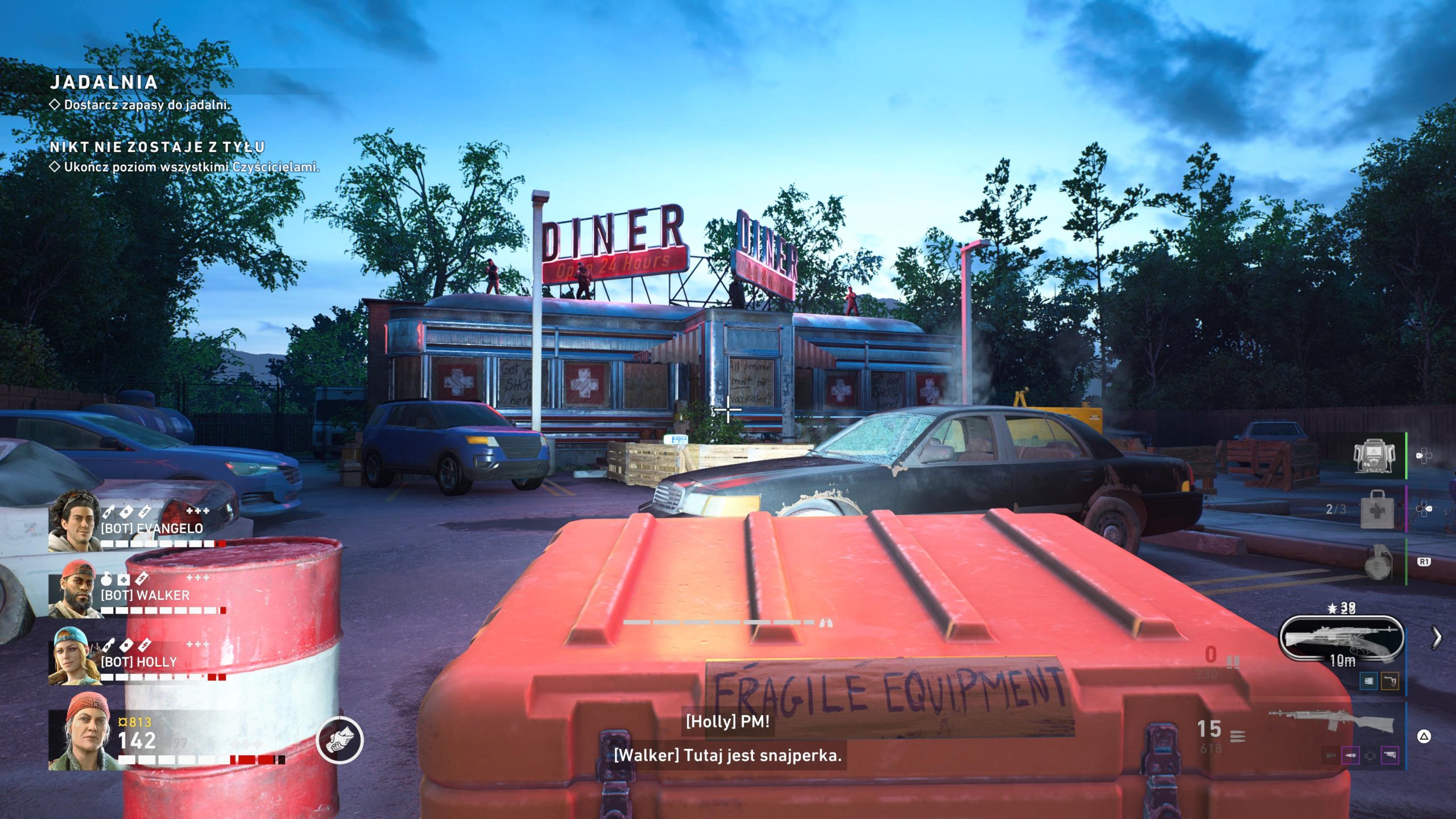
Task: Click the orange attachment icon under the shotgun
Action: tap(1389, 681)
